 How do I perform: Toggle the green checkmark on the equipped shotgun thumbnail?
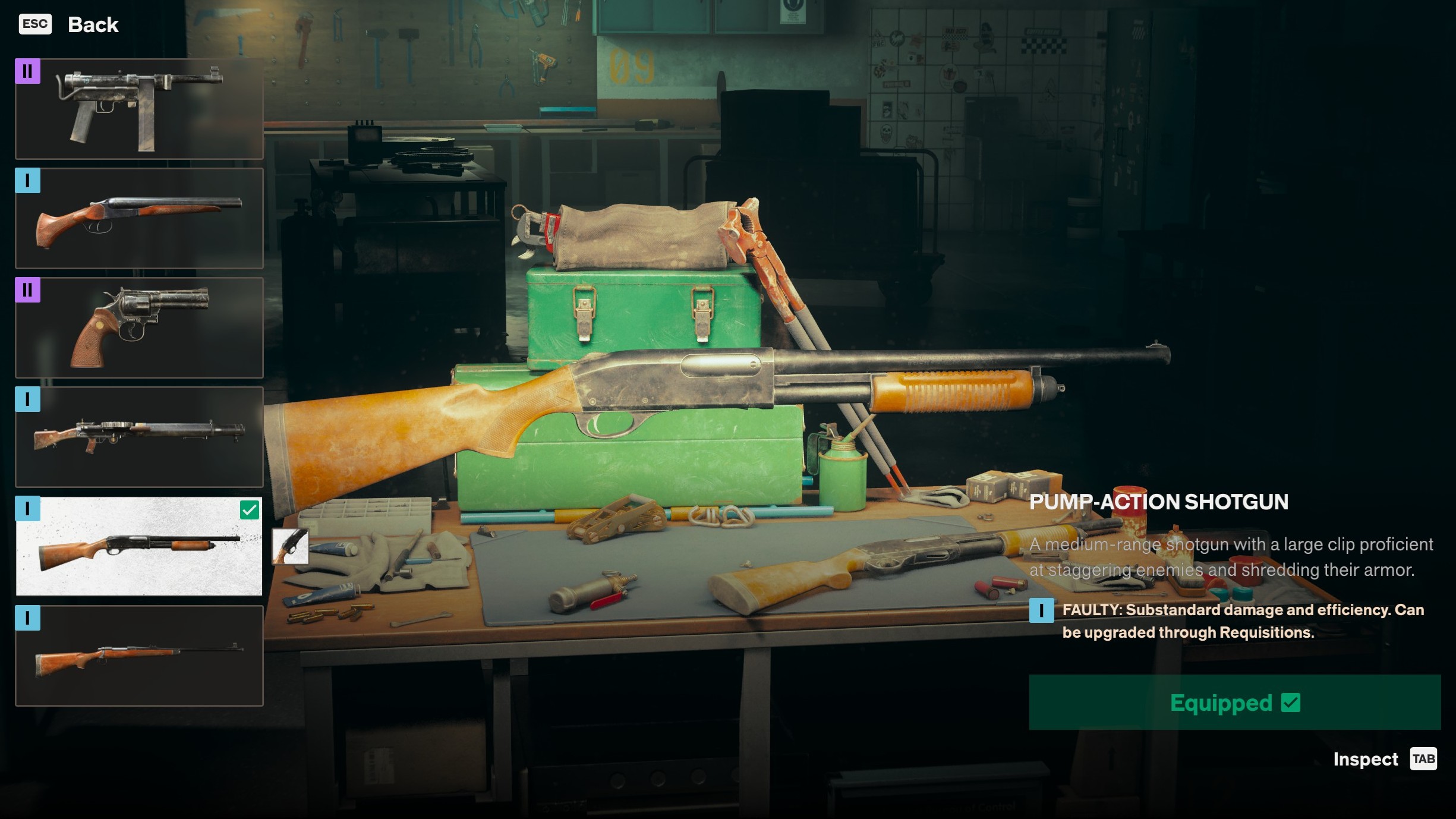point(250,509)
